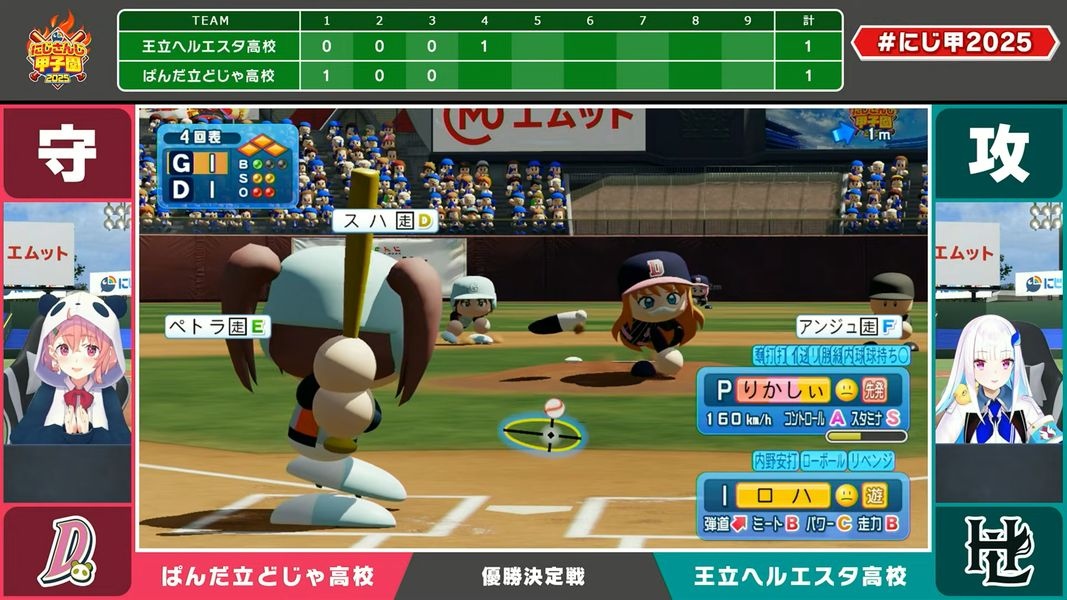Open the batter イロハ info panel

click(x=803, y=507)
